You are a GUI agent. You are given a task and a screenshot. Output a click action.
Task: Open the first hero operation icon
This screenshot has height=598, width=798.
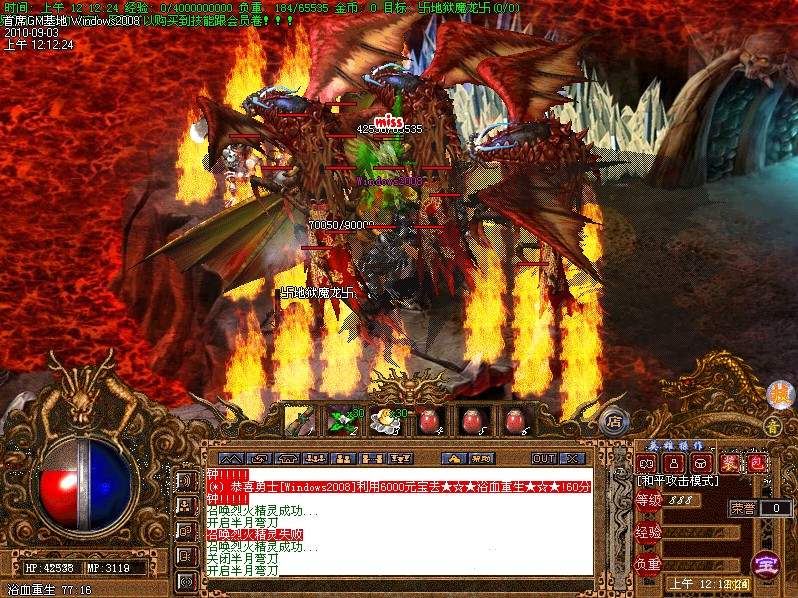click(647, 463)
